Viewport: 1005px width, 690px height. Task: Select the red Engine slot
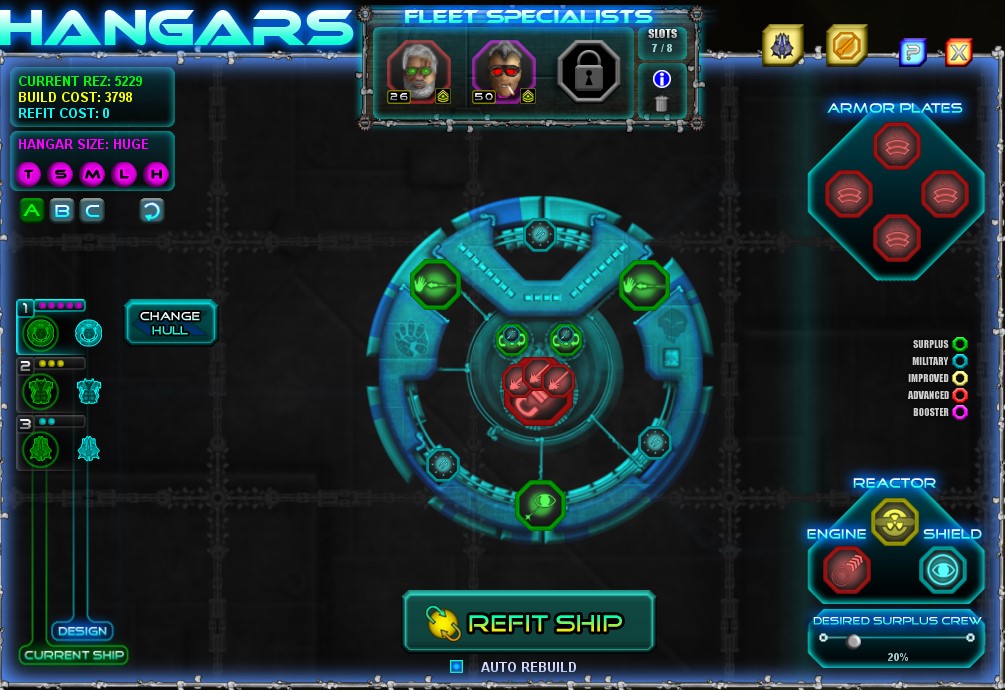click(x=846, y=570)
